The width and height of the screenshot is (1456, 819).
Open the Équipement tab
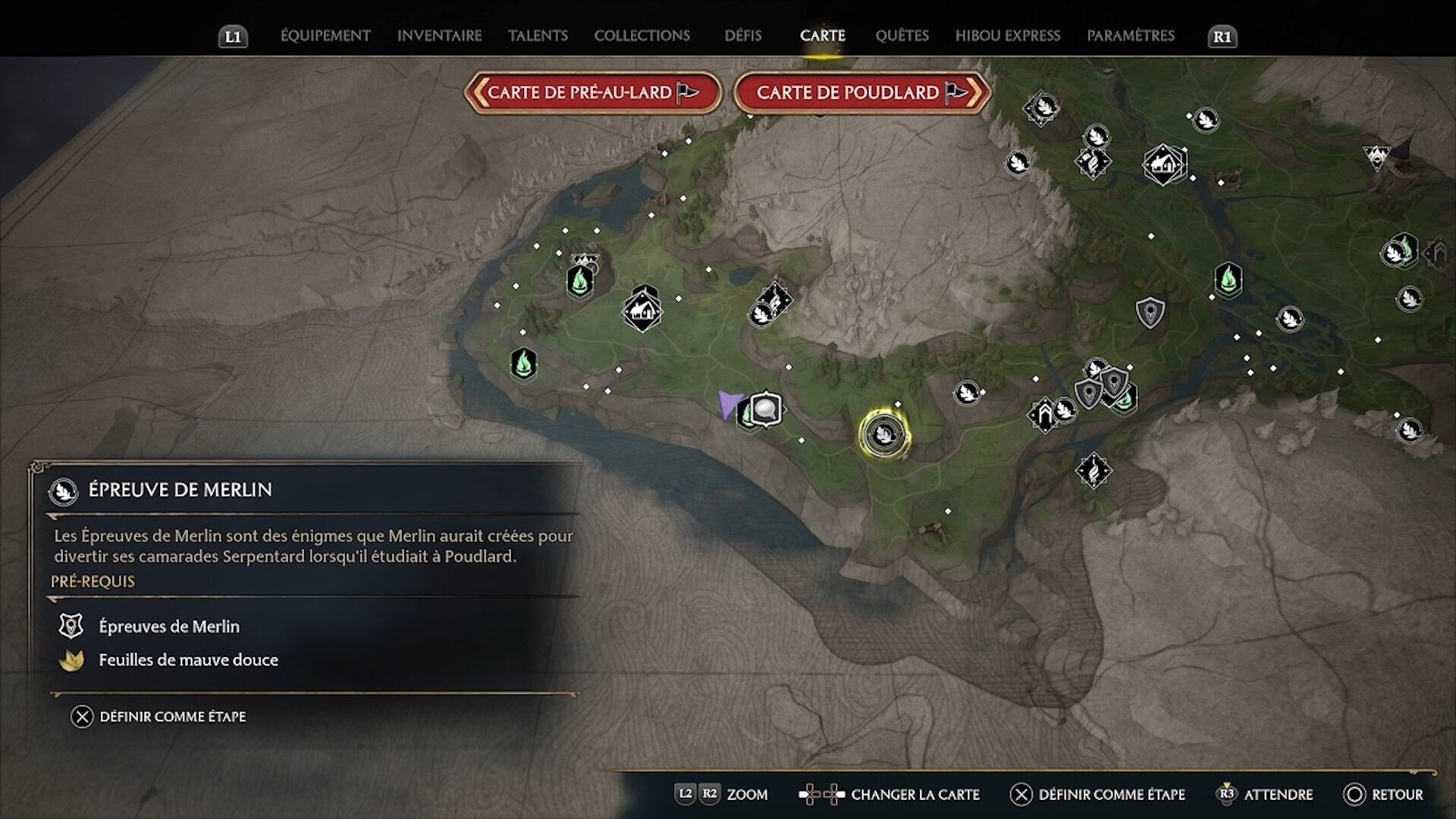point(325,36)
